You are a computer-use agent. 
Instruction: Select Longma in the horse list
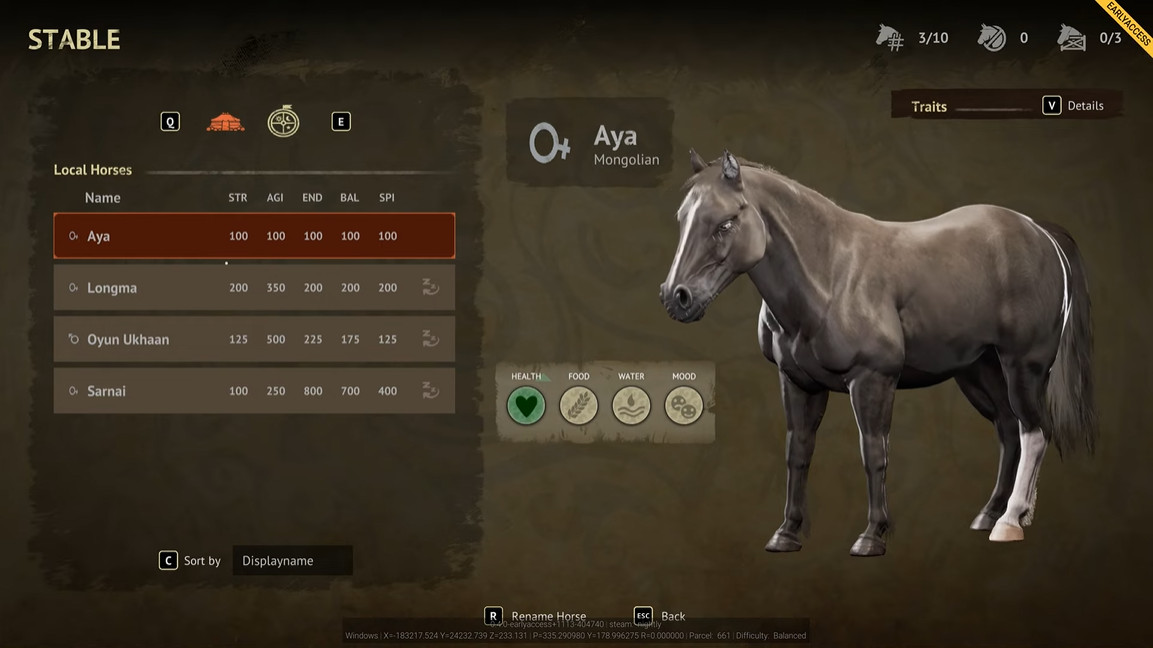254,288
